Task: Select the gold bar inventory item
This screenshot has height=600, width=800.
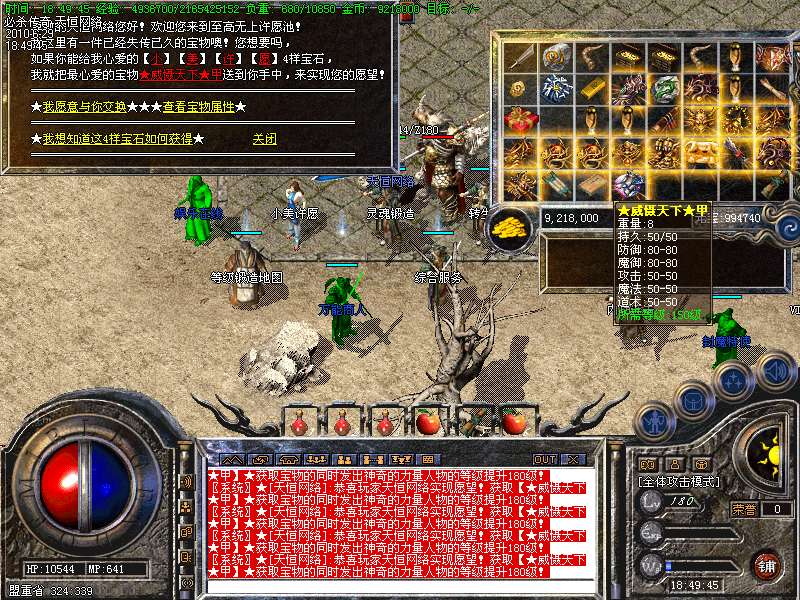Action: (x=590, y=89)
